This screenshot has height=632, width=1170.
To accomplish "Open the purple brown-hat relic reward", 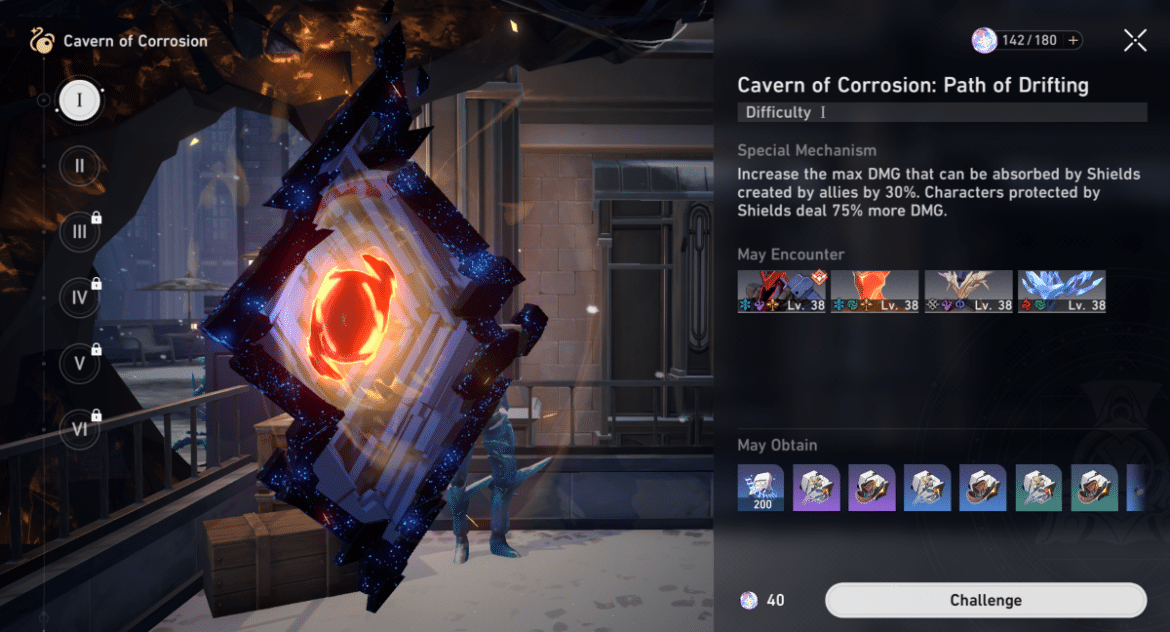I will pos(873,488).
